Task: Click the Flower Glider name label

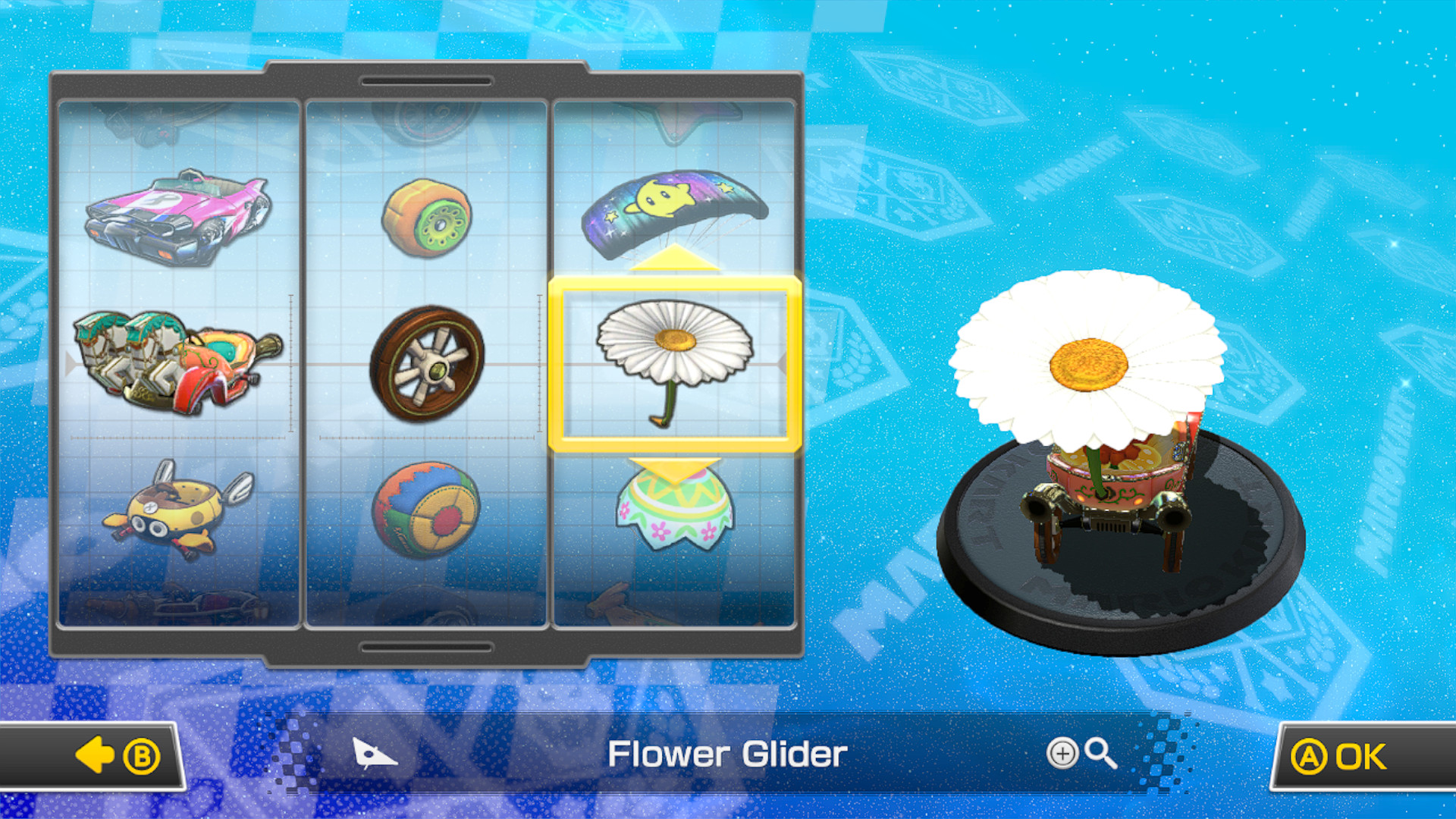Action: pos(730,753)
